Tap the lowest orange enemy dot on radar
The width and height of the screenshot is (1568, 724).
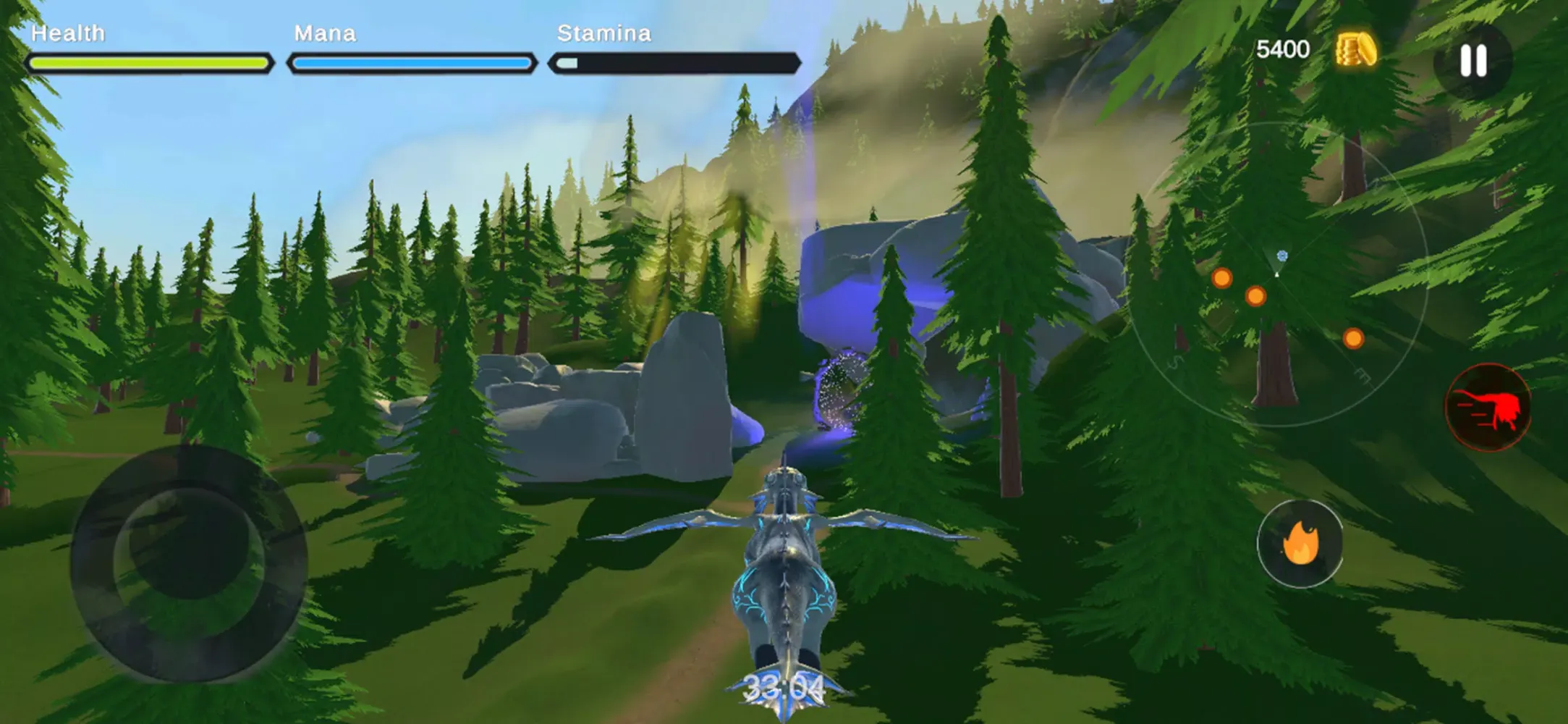pos(1353,338)
